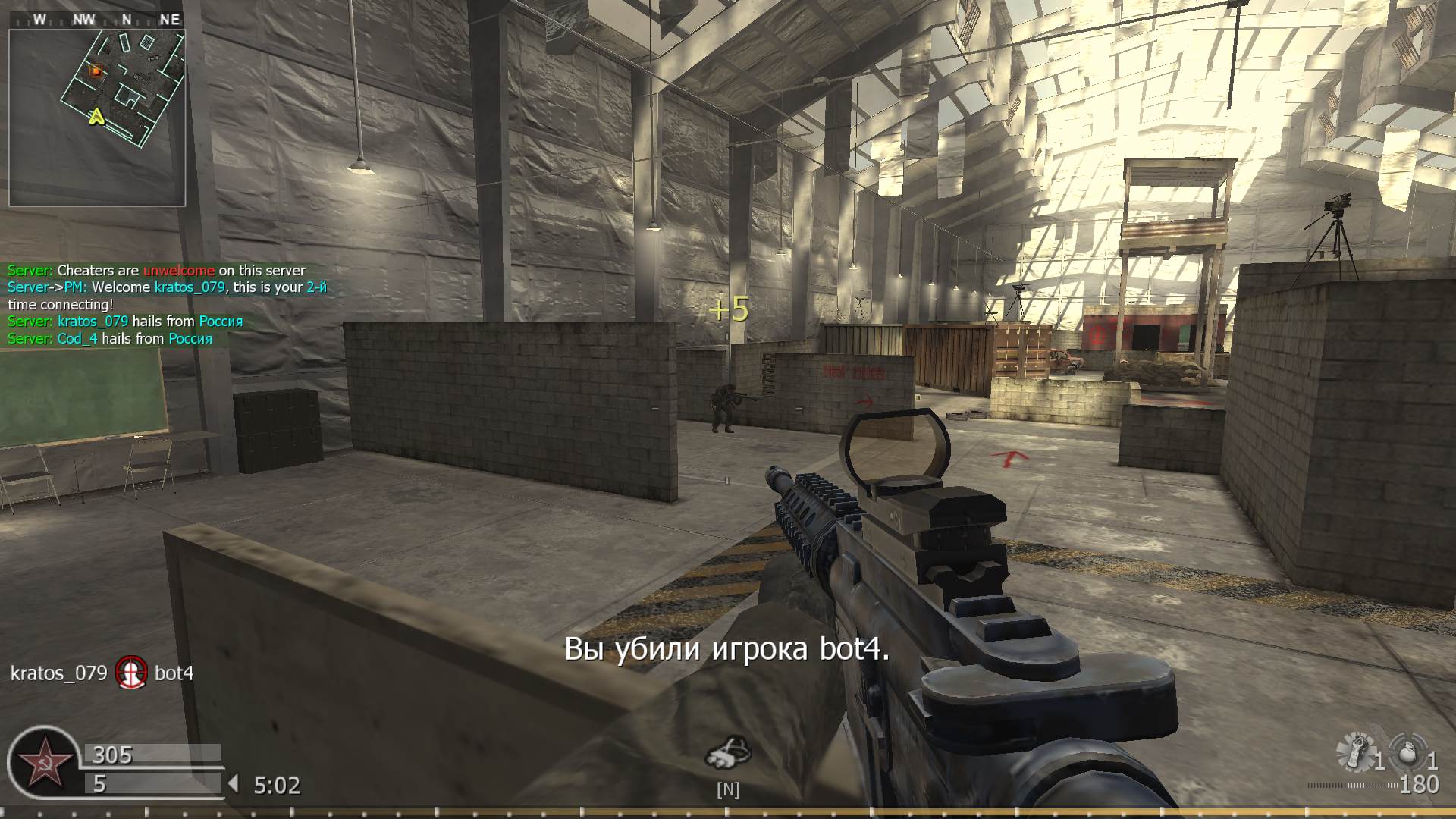Click the score value 305 in the scoreboard
This screenshot has width=1456, height=819.
point(110,755)
